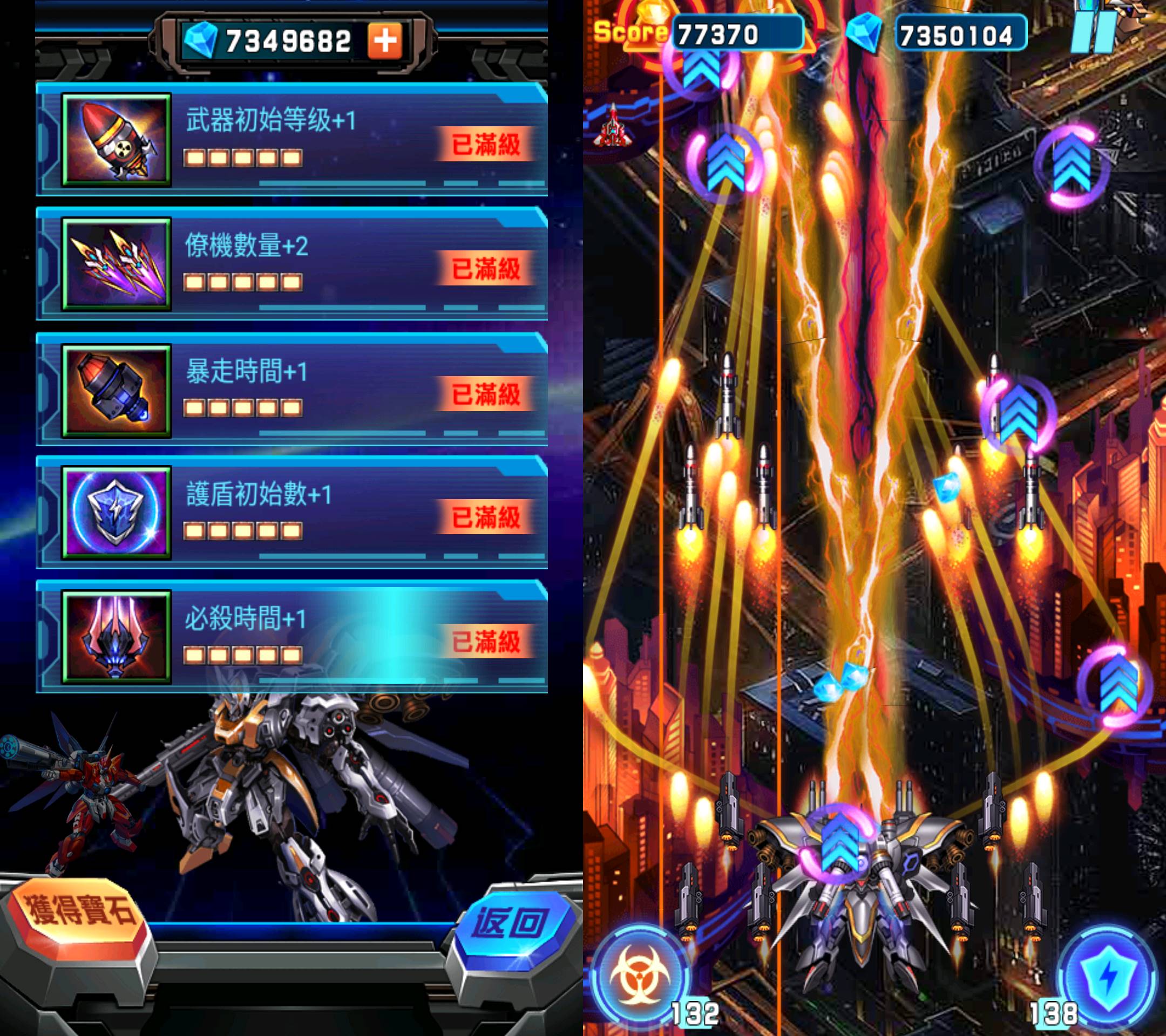
Task: Select the 僚機數量+2 wingman upgrade row
Action: [292, 264]
